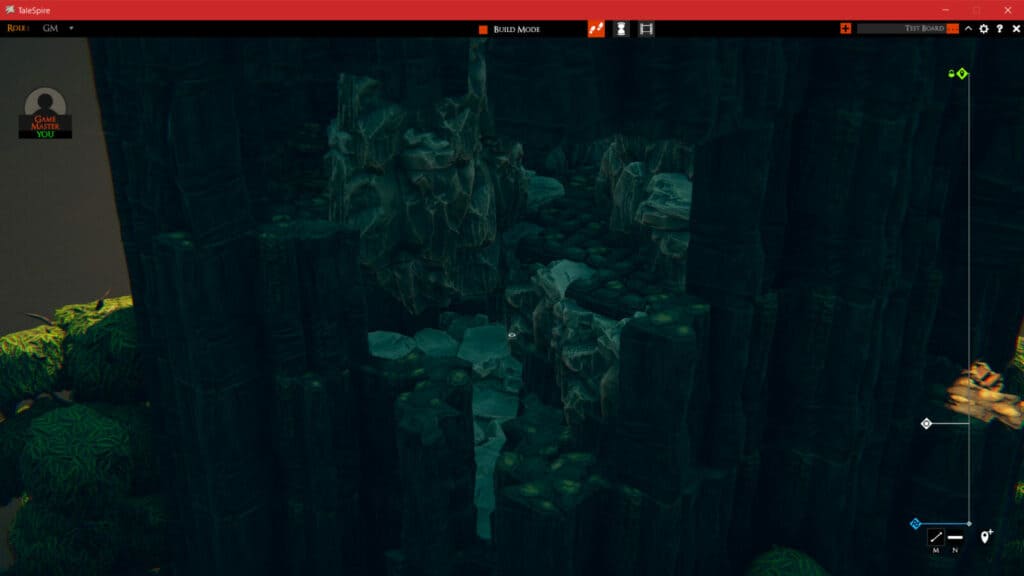Click the blue diamond bottom height marker

(x=915, y=523)
